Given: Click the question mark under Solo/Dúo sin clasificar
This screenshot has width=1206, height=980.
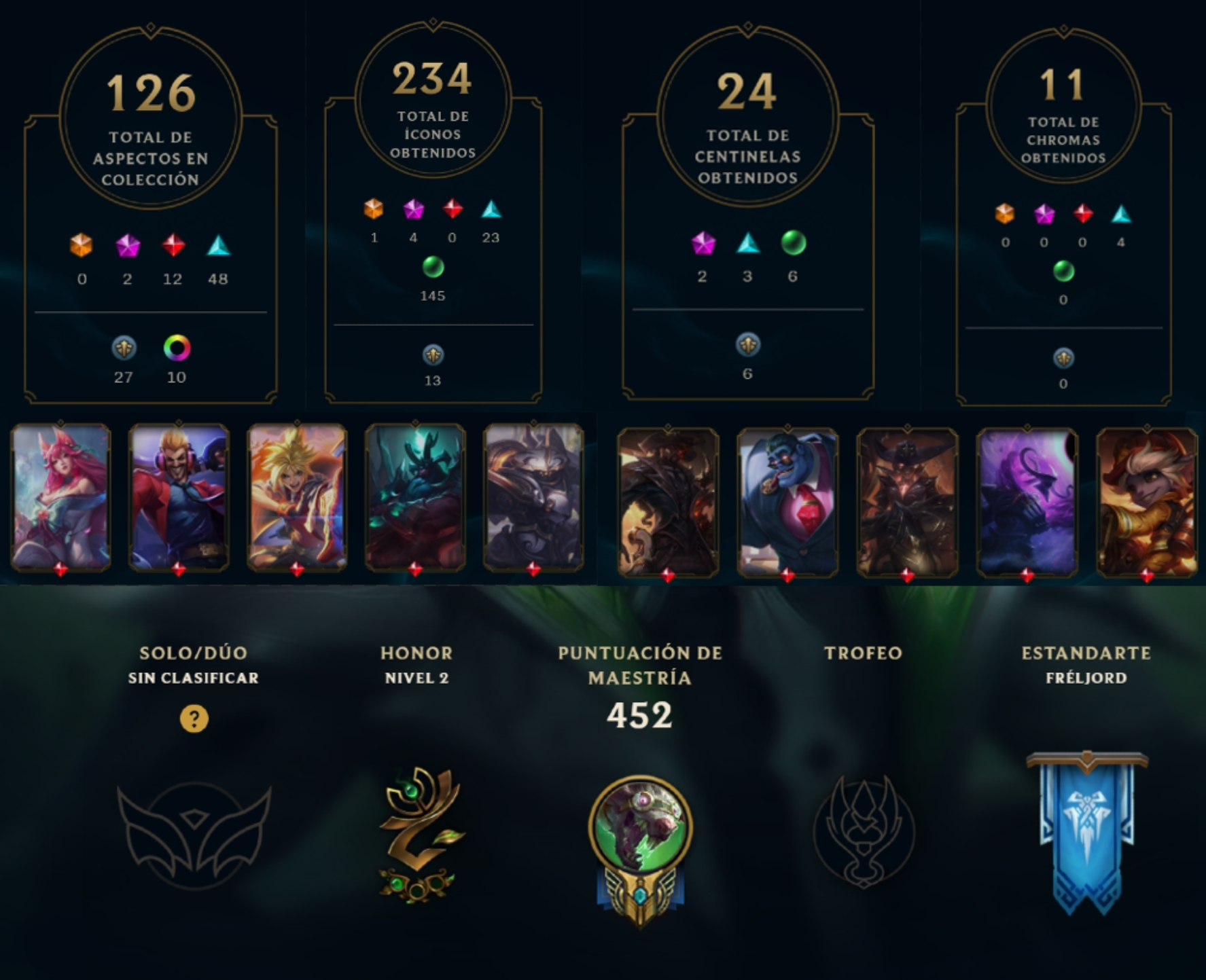Looking at the screenshot, I should (195, 717).
